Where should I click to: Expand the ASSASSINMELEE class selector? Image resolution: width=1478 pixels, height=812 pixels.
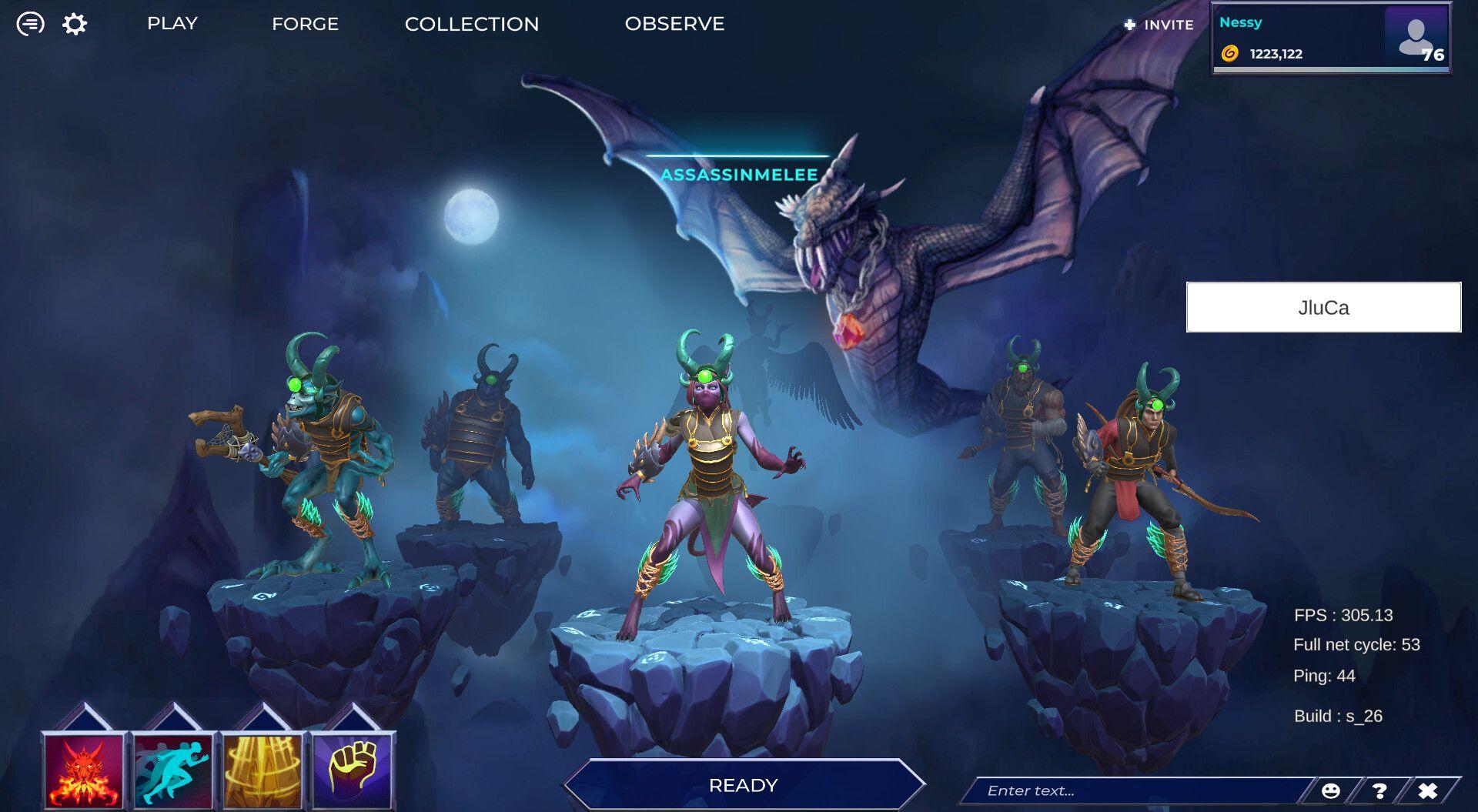click(741, 175)
